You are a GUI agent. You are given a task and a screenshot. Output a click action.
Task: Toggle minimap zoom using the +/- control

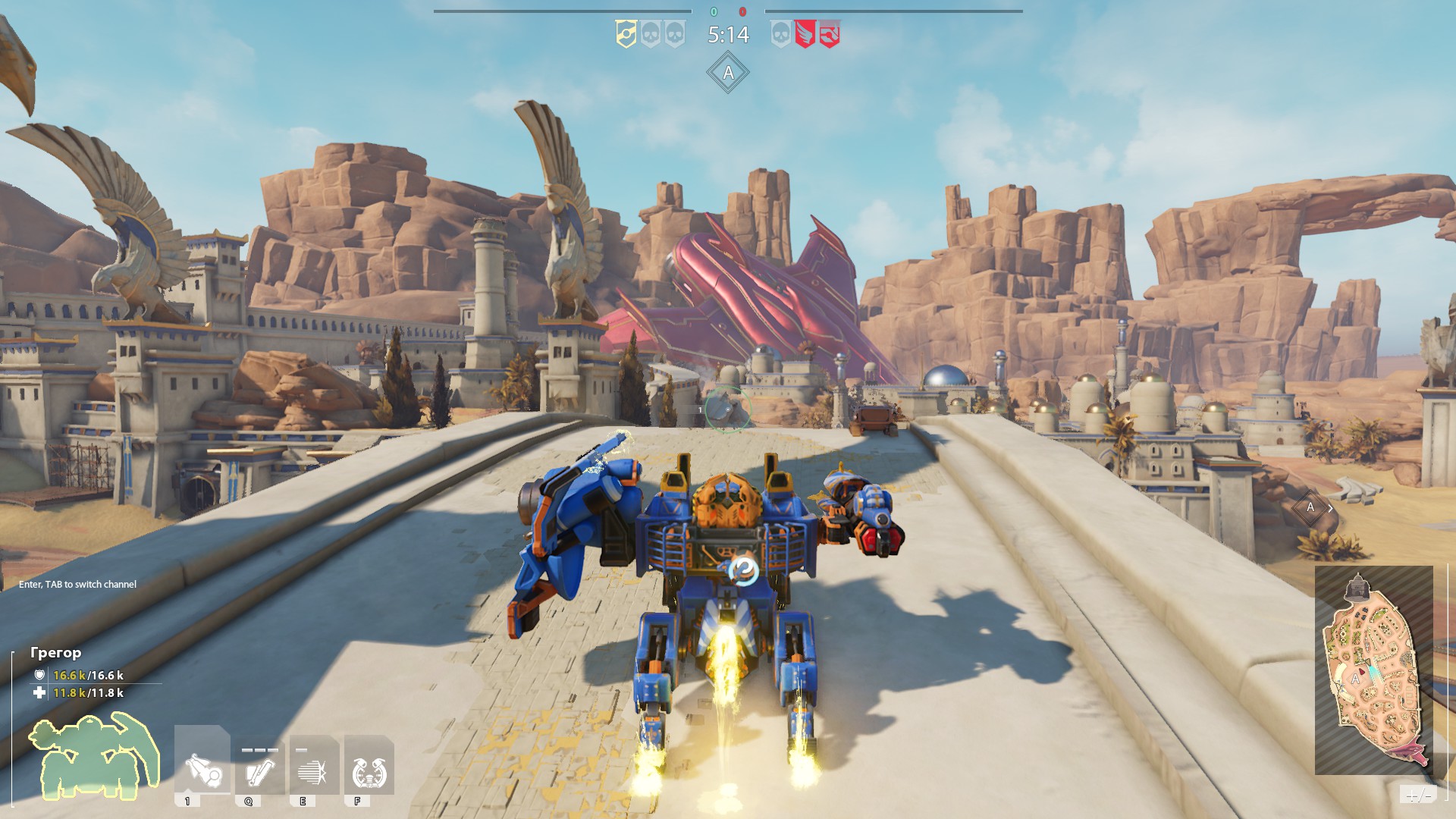click(x=1419, y=794)
